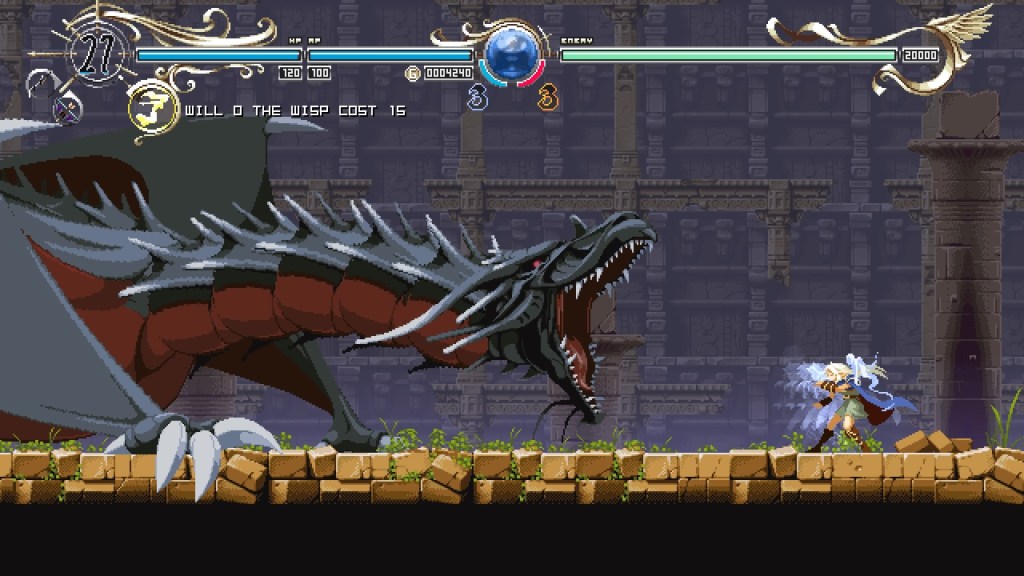Click the gold coin icon
This screenshot has width=1024, height=576.
412,73
